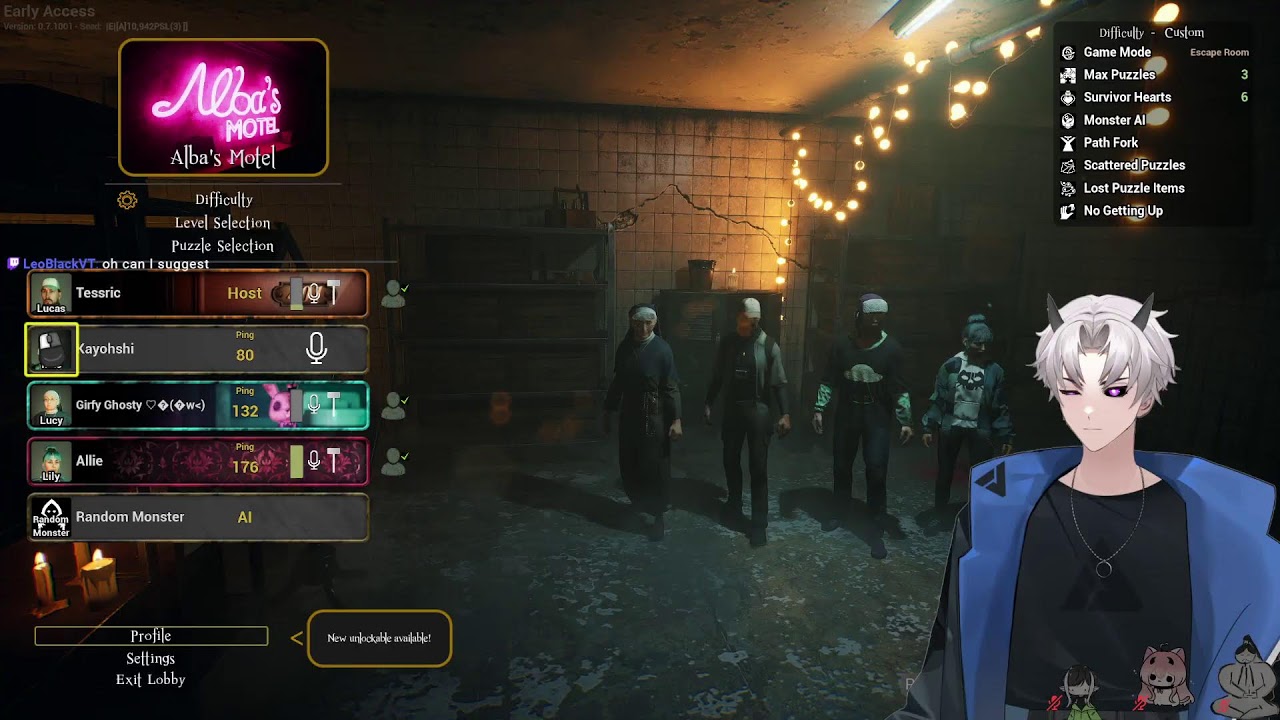Click the Alba's Motel level thumbnail
This screenshot has width=1280, height=720.
223,107
